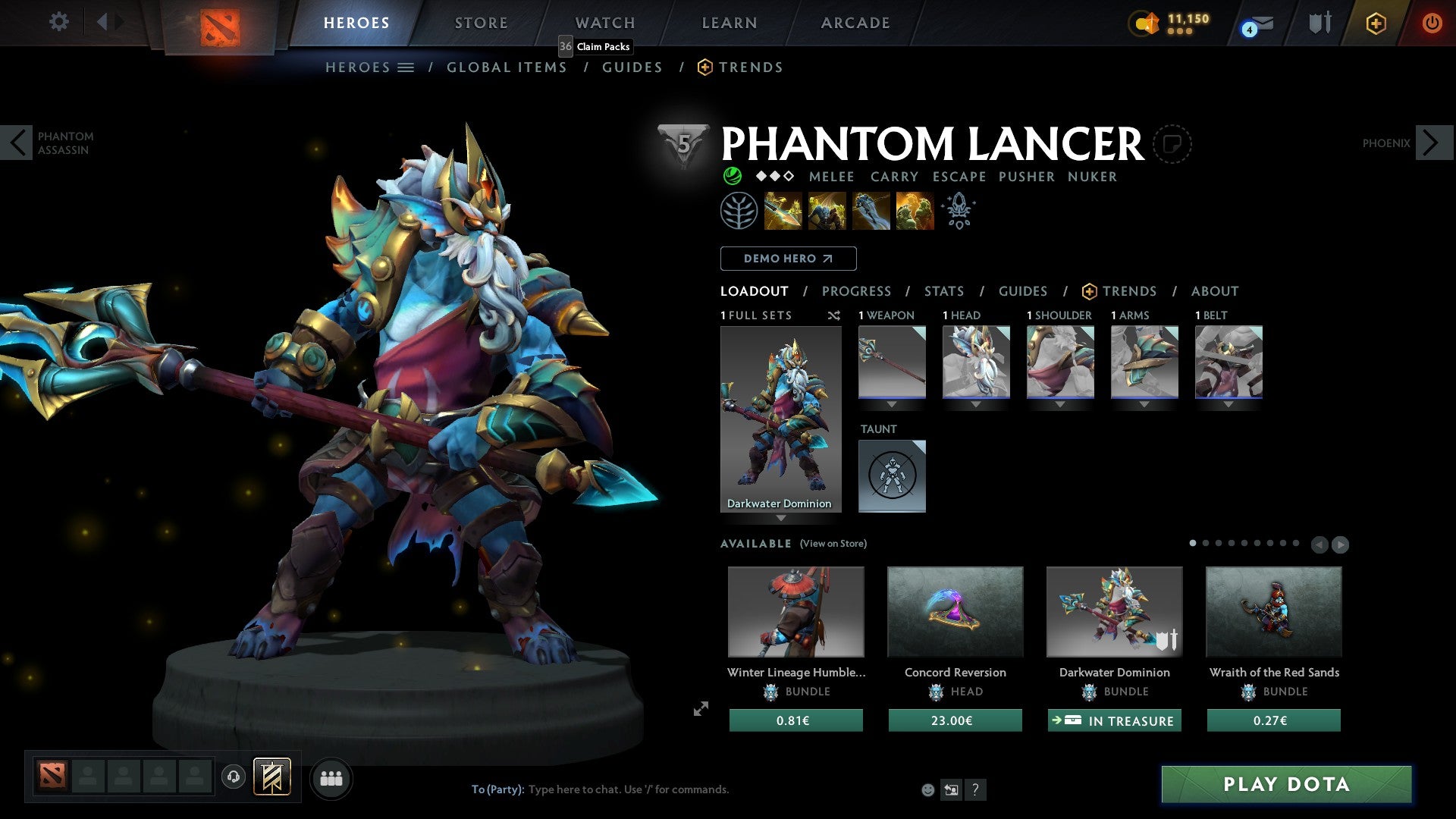
Task: Click the settings gear icon
Action: tap(58, 22)
